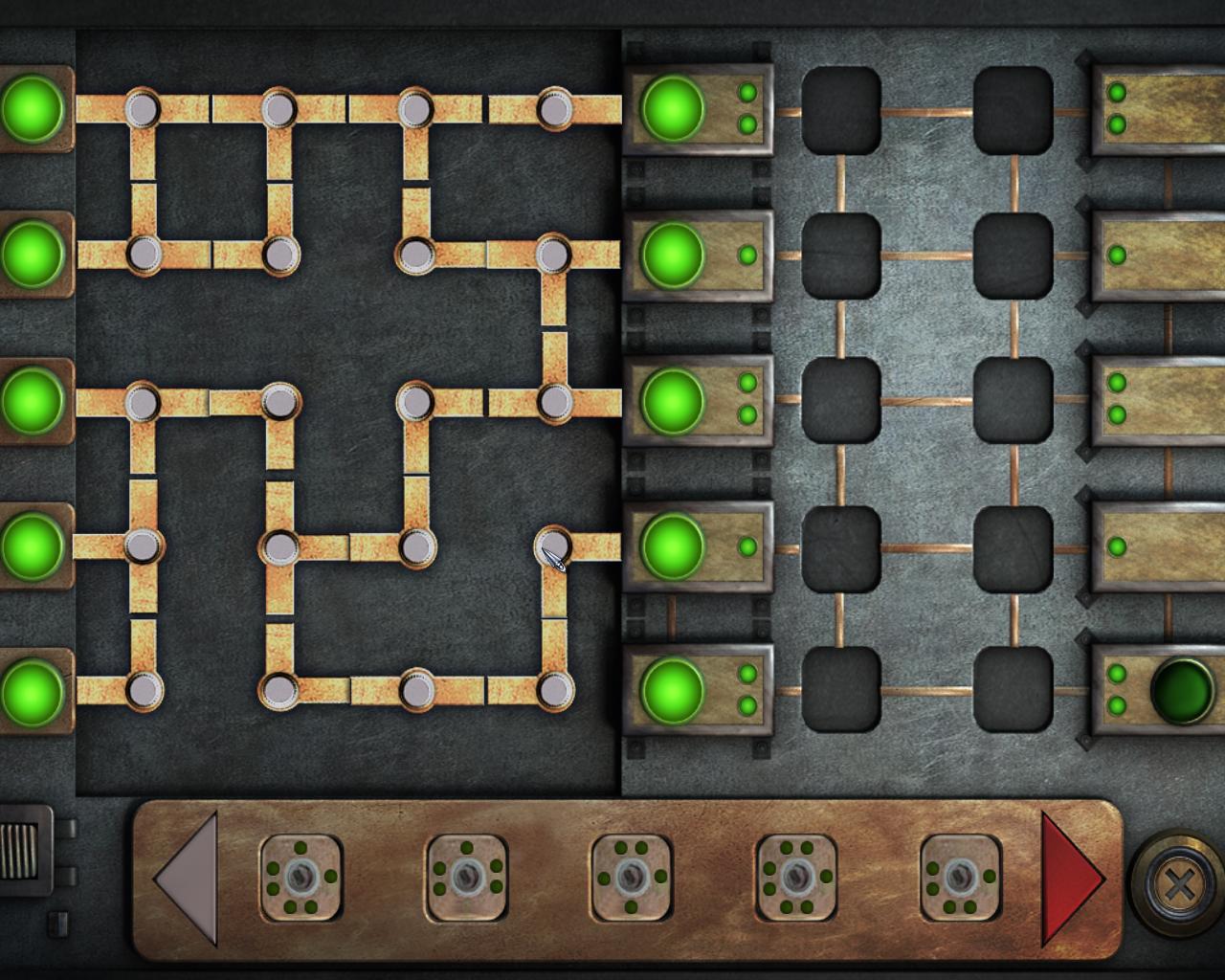Viewport: 1225px width, 980px height.
Task: Rotate the pipe joint at top-right of maze
Action: point(554,110)
